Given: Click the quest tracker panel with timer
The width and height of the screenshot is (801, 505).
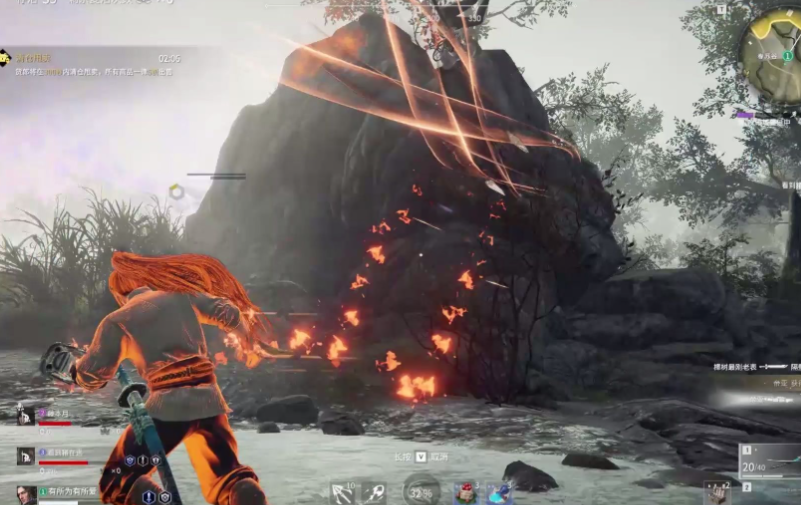Looking at the screenshot, I should coord(92,64).
